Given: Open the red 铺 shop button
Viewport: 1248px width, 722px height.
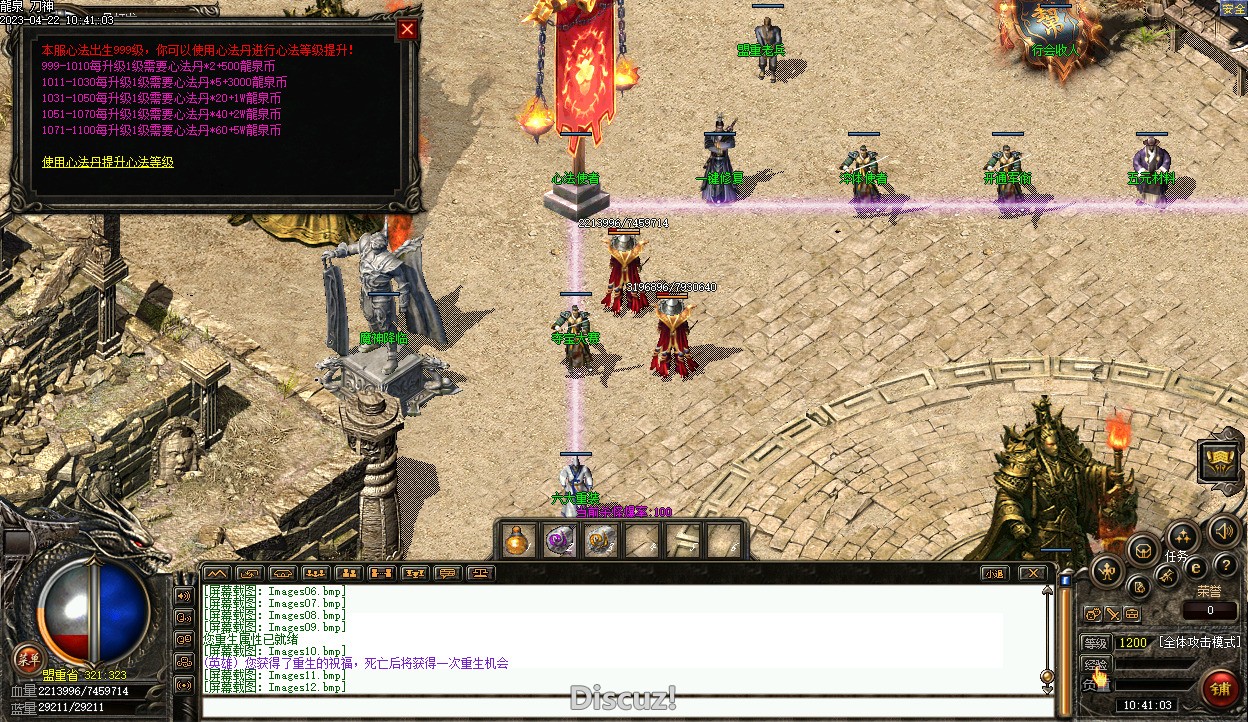Looking at the screenshot, I should 1219,688.
